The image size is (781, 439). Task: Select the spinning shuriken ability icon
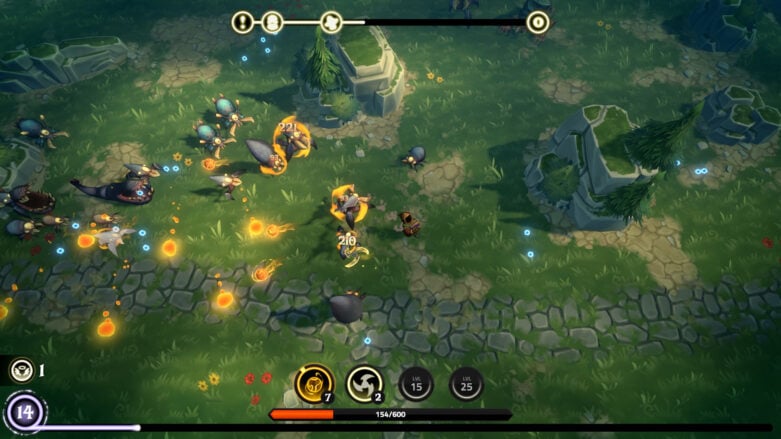click(364, 383)
